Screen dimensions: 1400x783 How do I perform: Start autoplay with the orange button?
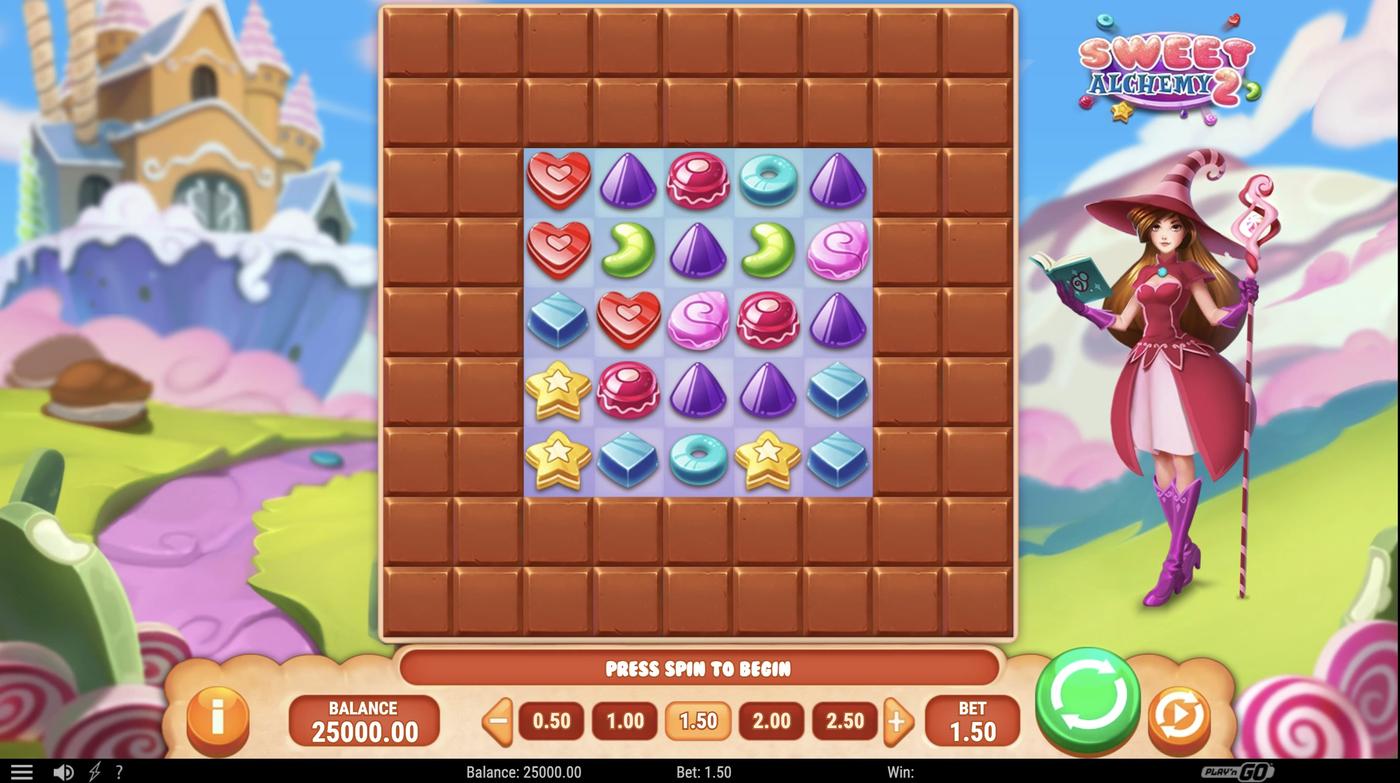point(1180,716)
